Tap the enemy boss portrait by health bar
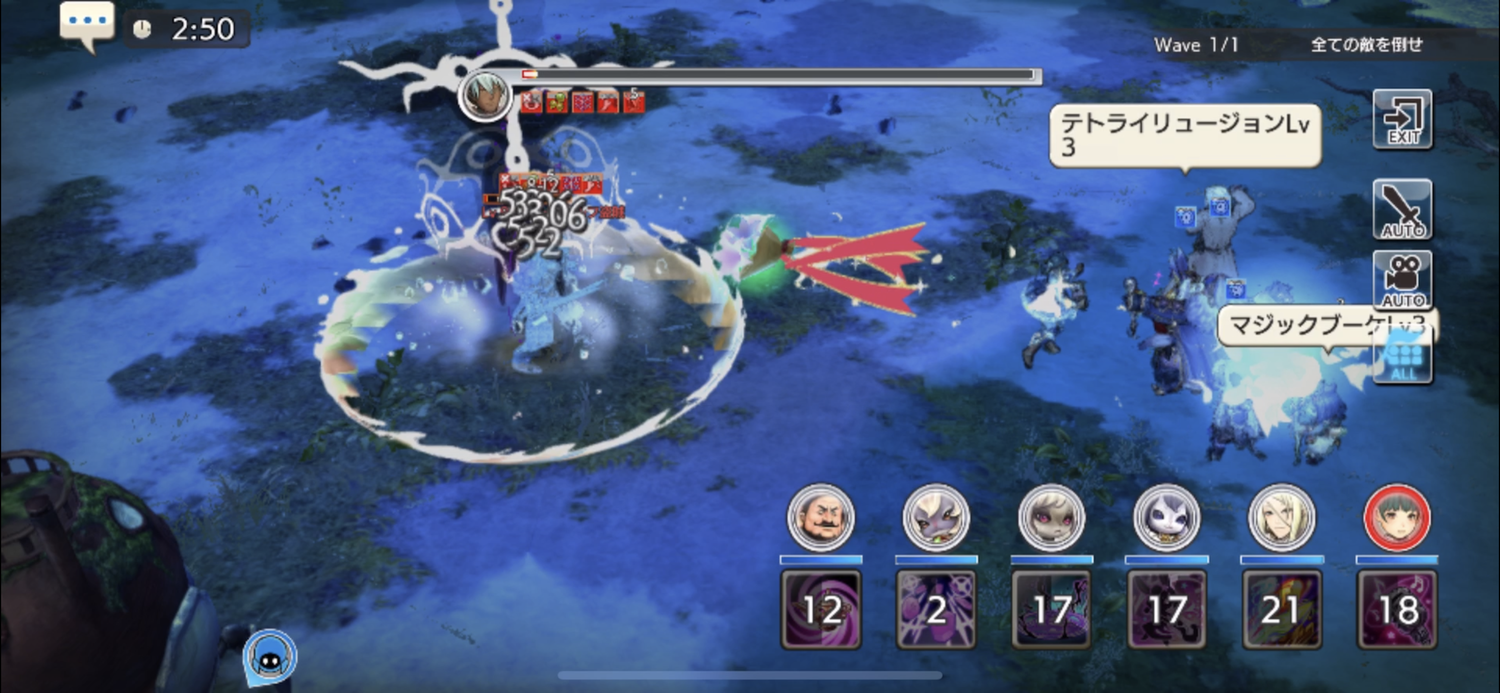 tap(485, 97)
